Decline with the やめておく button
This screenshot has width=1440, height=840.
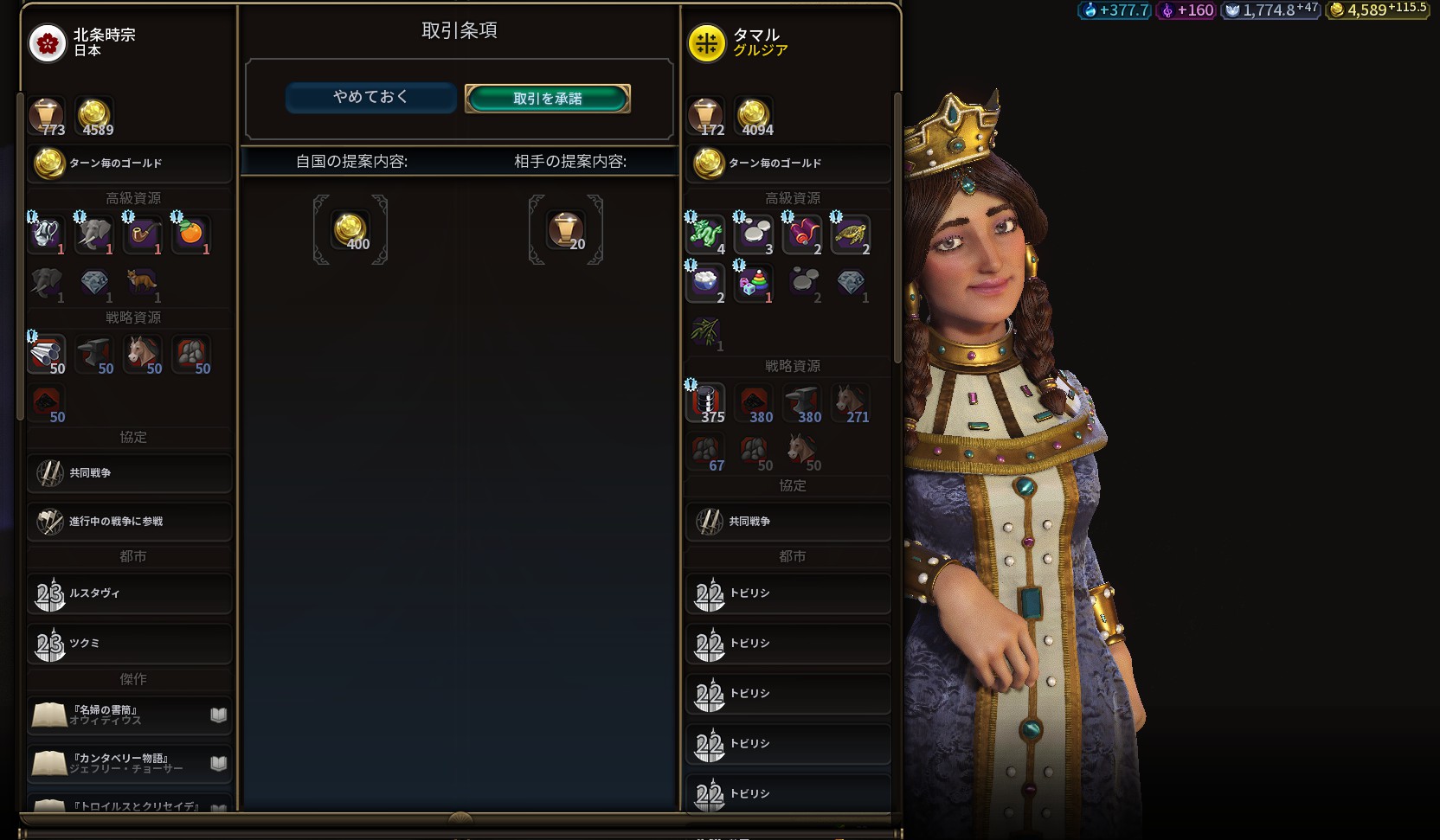click(370, 98)
